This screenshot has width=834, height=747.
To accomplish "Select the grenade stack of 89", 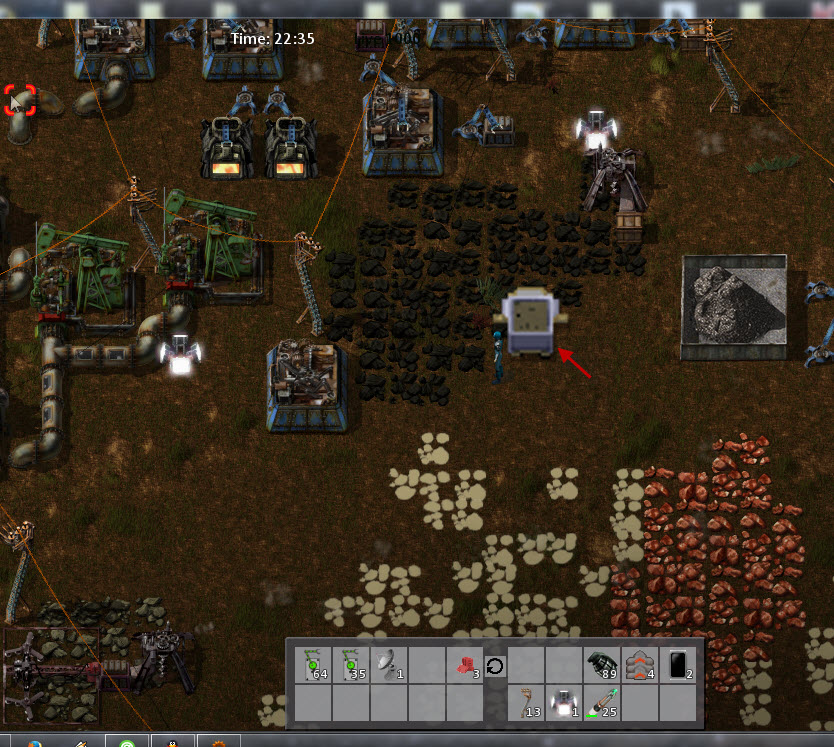I will pyautogui.click(x=600, y=665).
